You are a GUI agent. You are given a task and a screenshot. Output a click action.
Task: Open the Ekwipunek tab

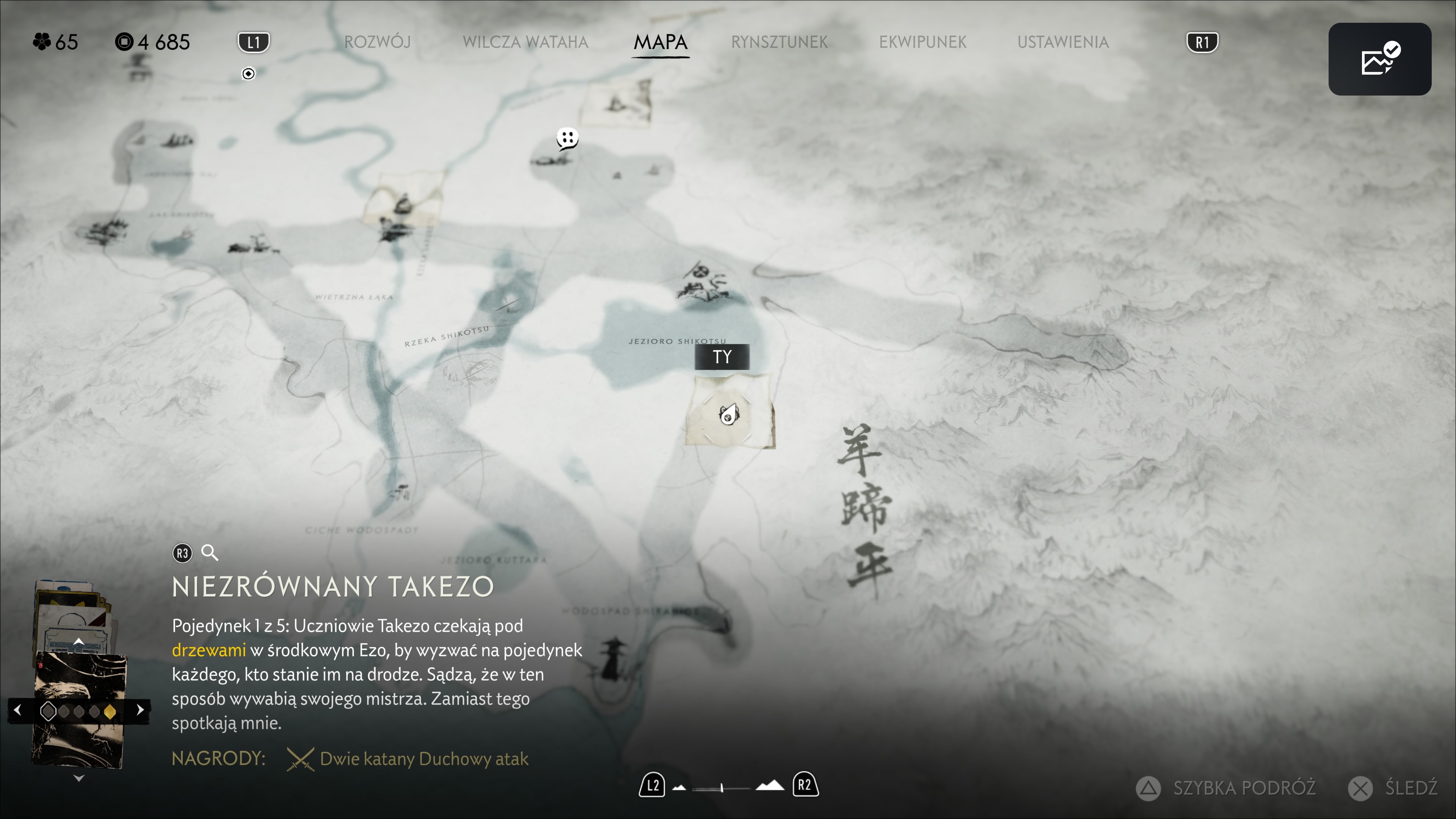pyautogui.click(x=923, y=42)
